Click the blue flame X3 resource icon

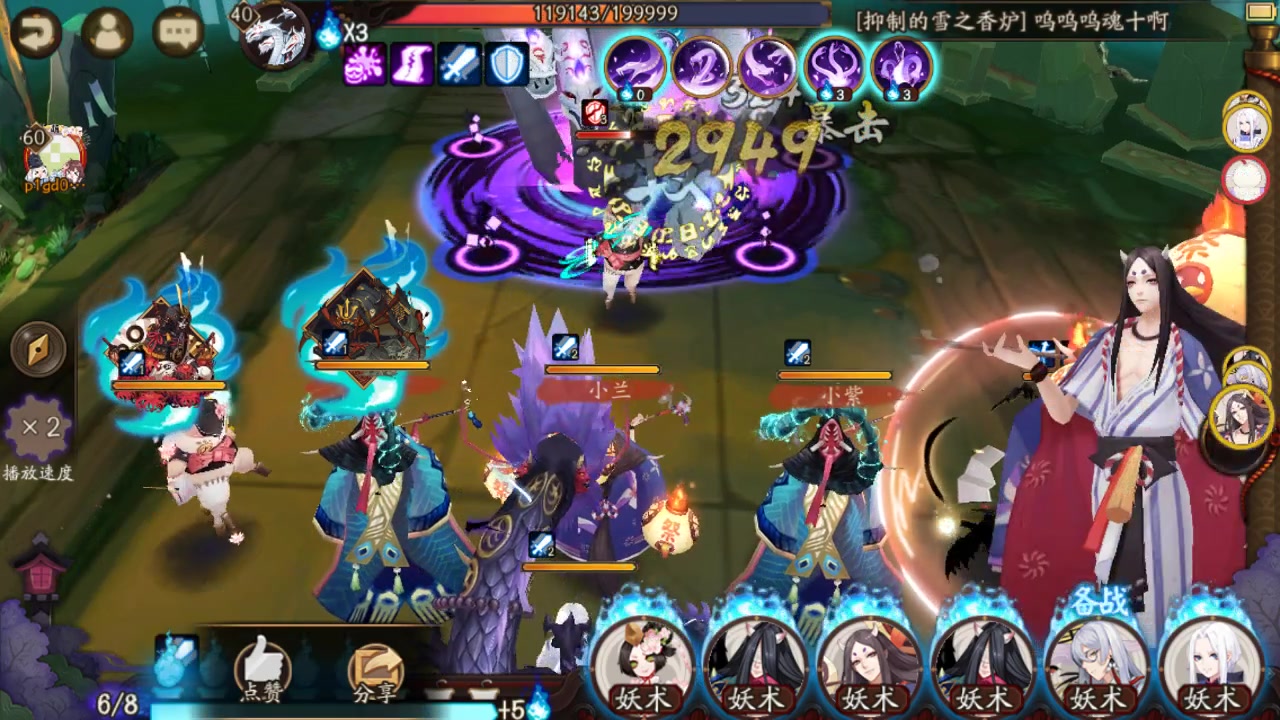(330, 31)
